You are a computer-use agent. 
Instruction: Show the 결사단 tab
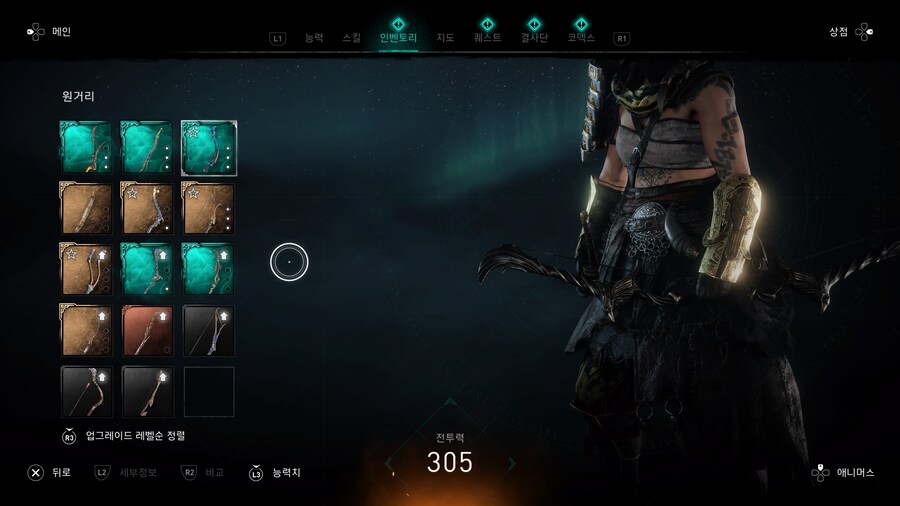coord(535,38)
